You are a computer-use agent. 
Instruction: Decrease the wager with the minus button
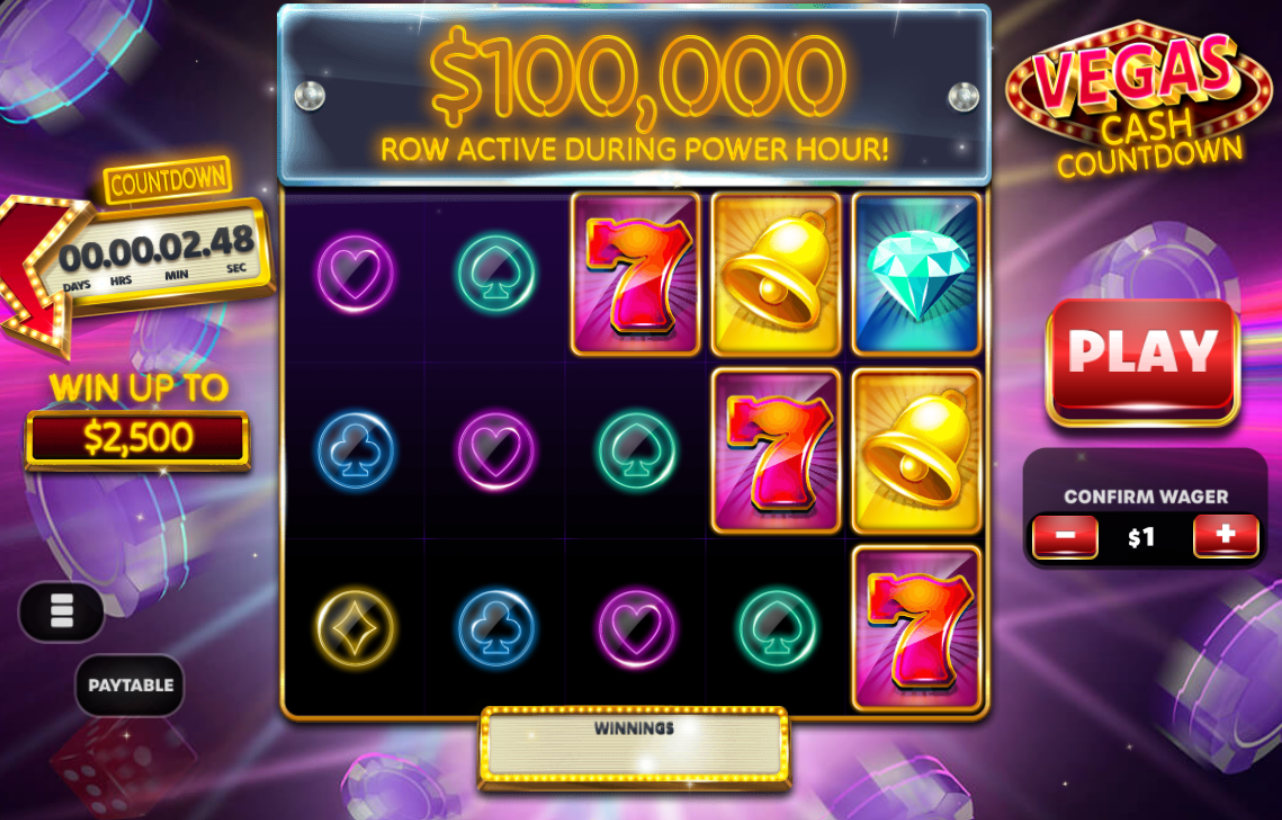point(1065,536)
